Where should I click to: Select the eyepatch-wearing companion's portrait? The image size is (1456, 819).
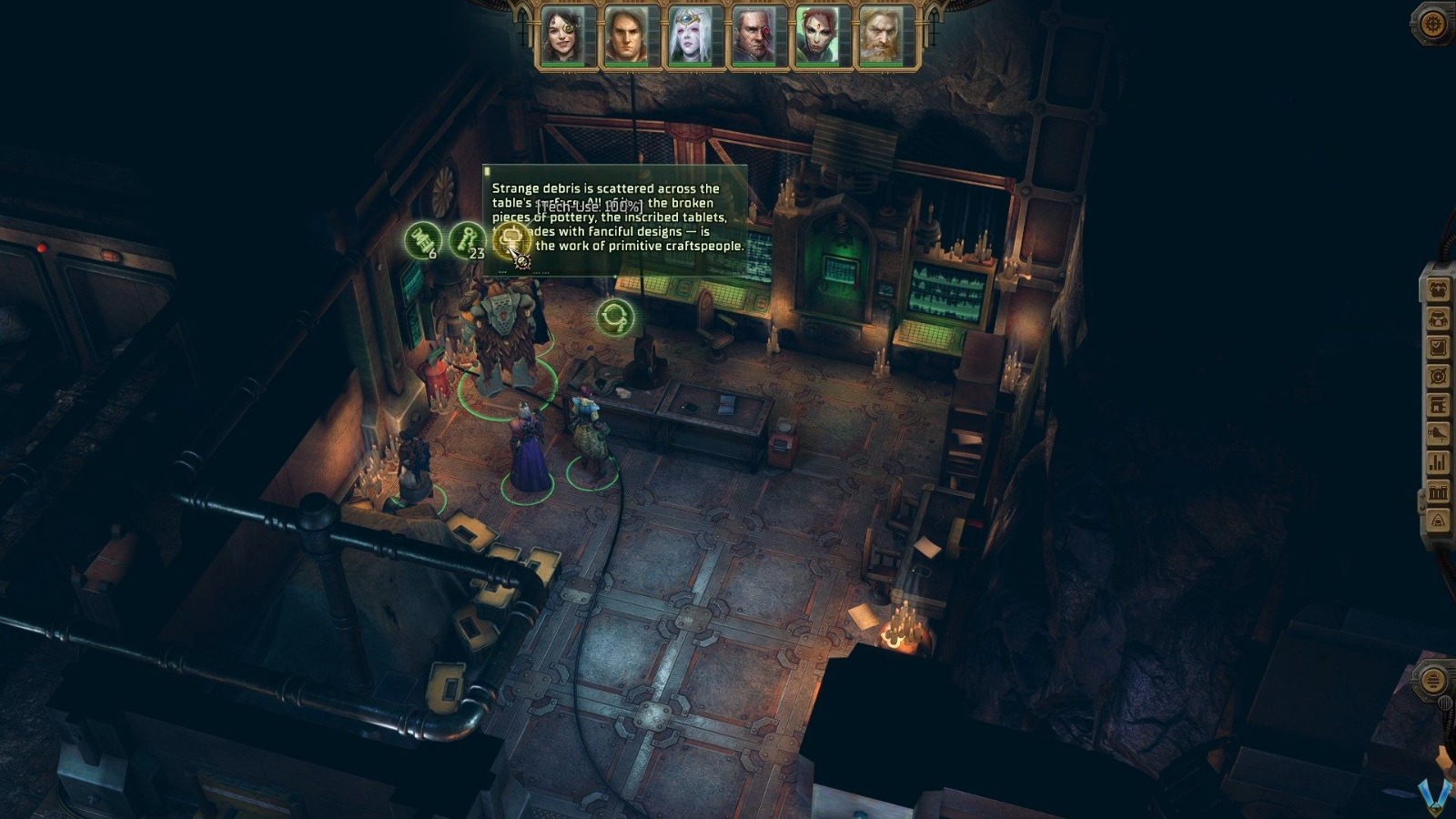coord(562,35)
